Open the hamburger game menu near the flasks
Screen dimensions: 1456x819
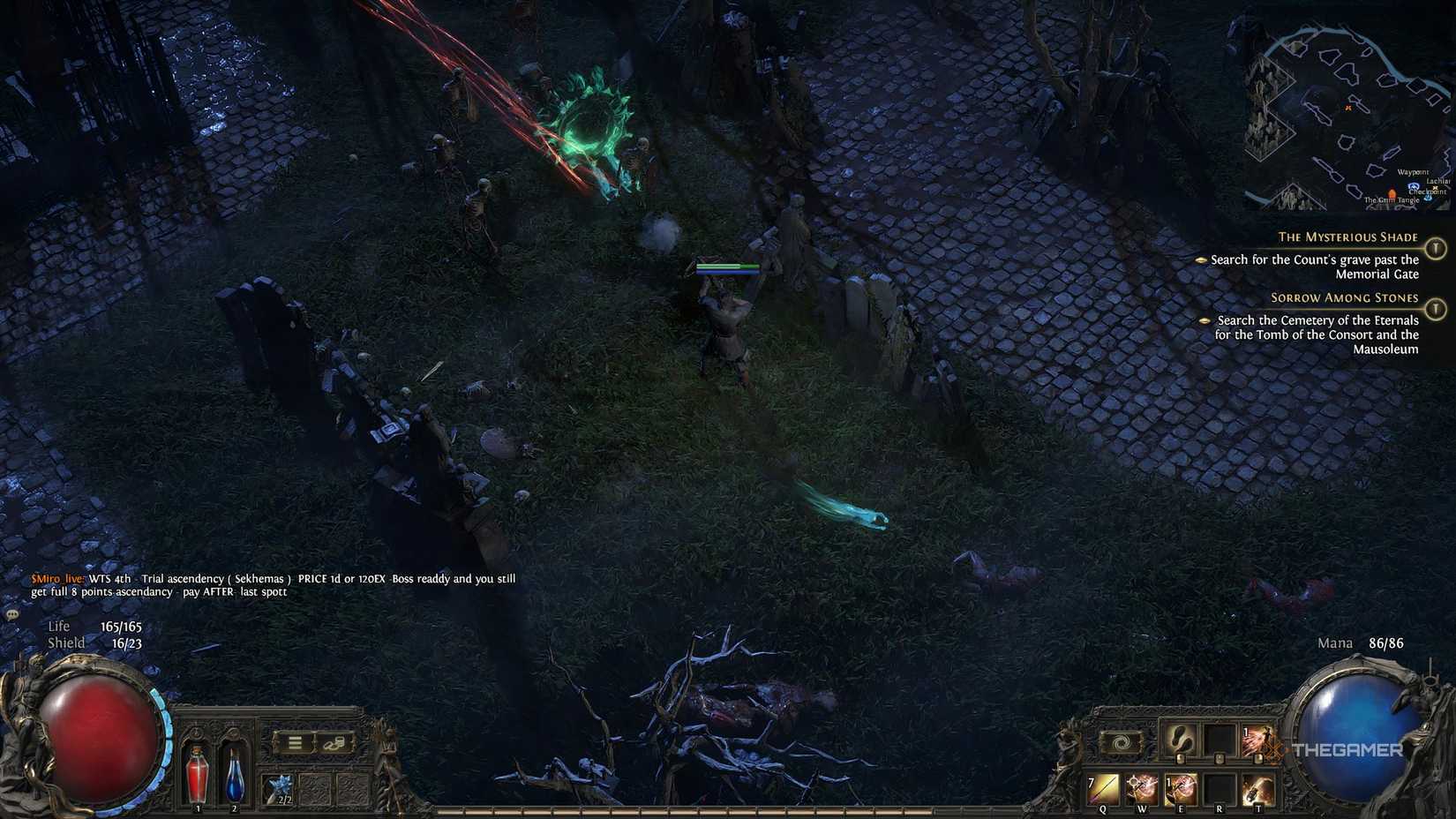(295, 742)
